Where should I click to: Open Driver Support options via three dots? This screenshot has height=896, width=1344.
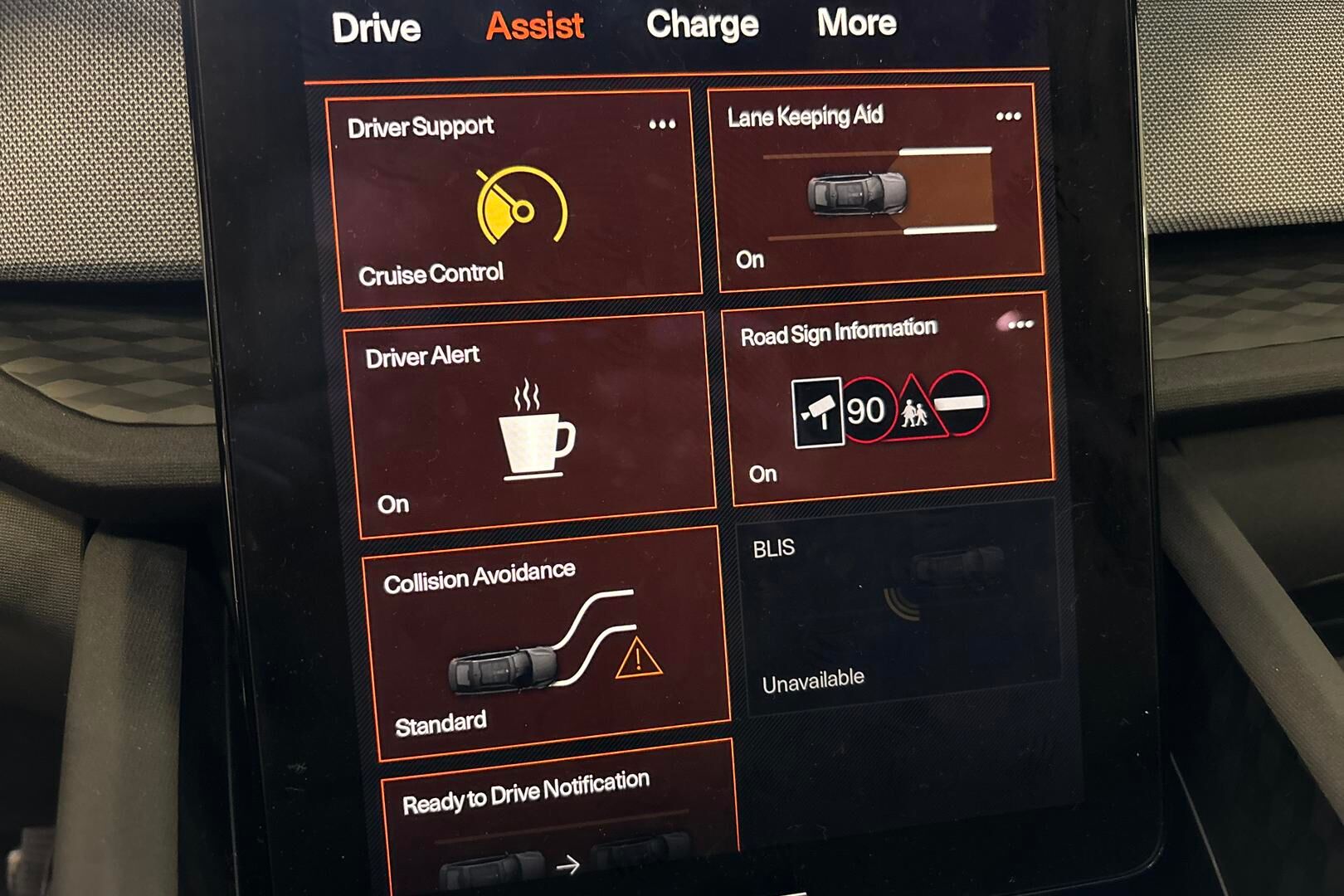point(662,125)
